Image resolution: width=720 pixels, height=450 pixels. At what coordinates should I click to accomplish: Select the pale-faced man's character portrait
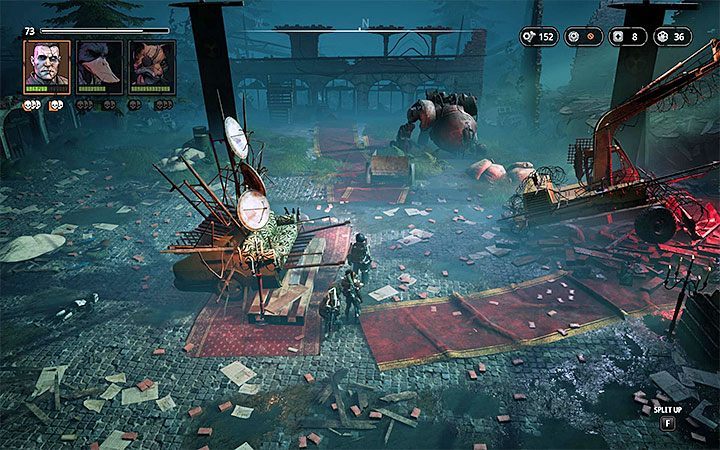point(47,65)
